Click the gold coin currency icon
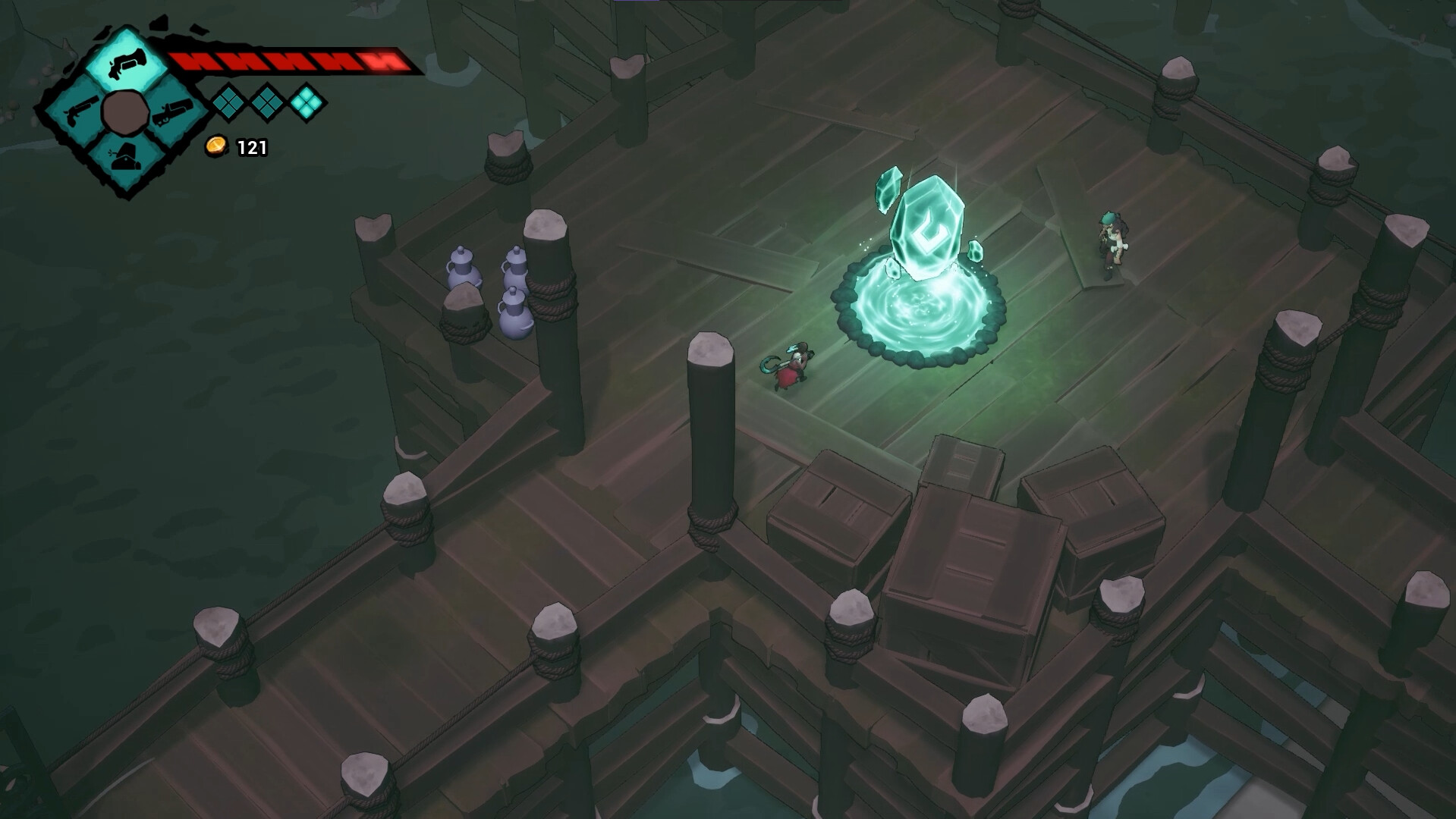 [x=217, y=147]
